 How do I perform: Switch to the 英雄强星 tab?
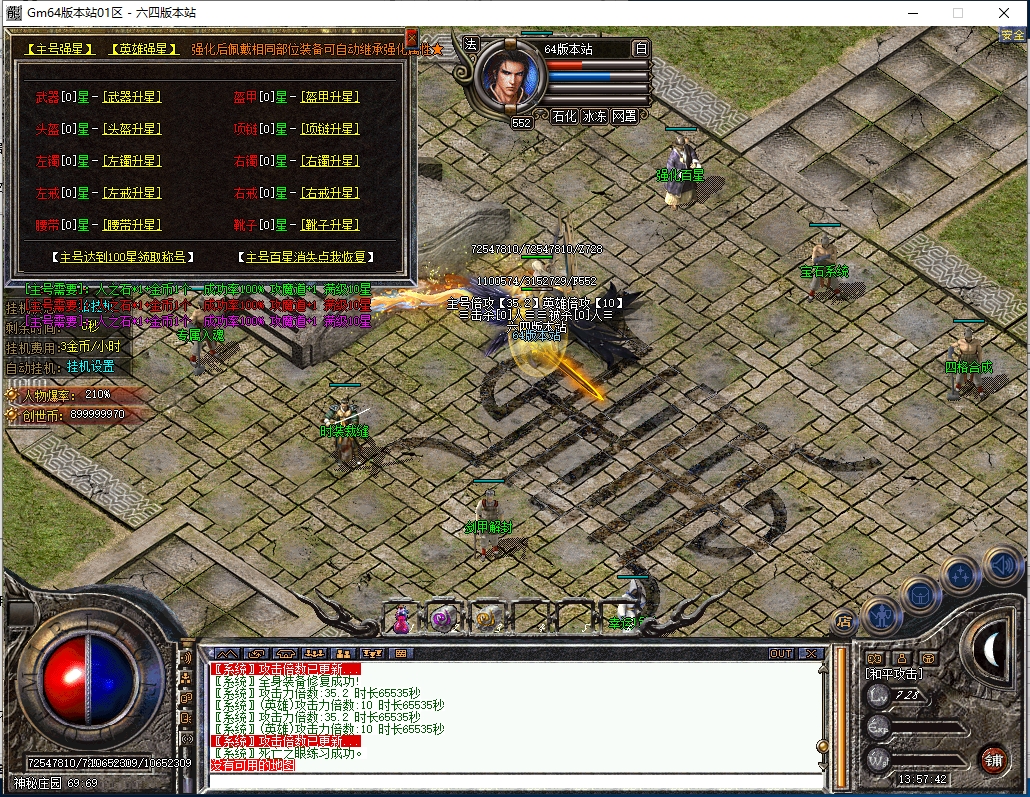click(144, 48)
